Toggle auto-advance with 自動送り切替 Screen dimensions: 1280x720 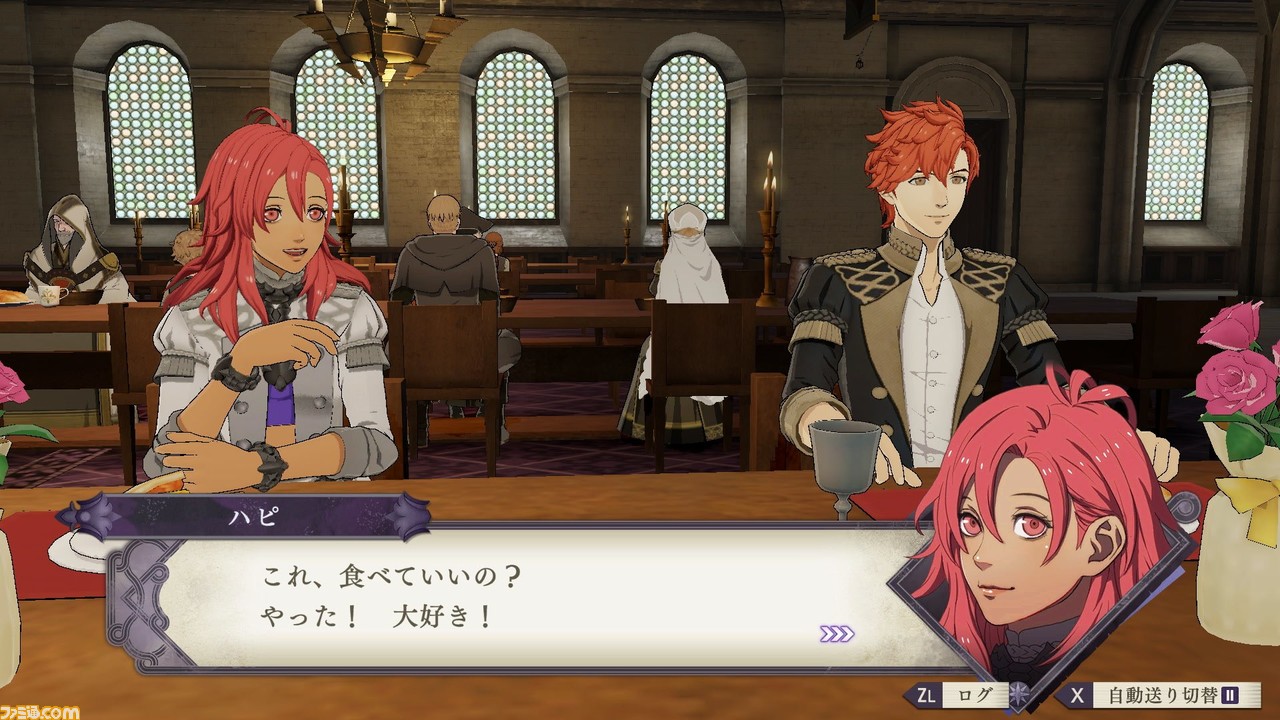(x=1165, y=692)
